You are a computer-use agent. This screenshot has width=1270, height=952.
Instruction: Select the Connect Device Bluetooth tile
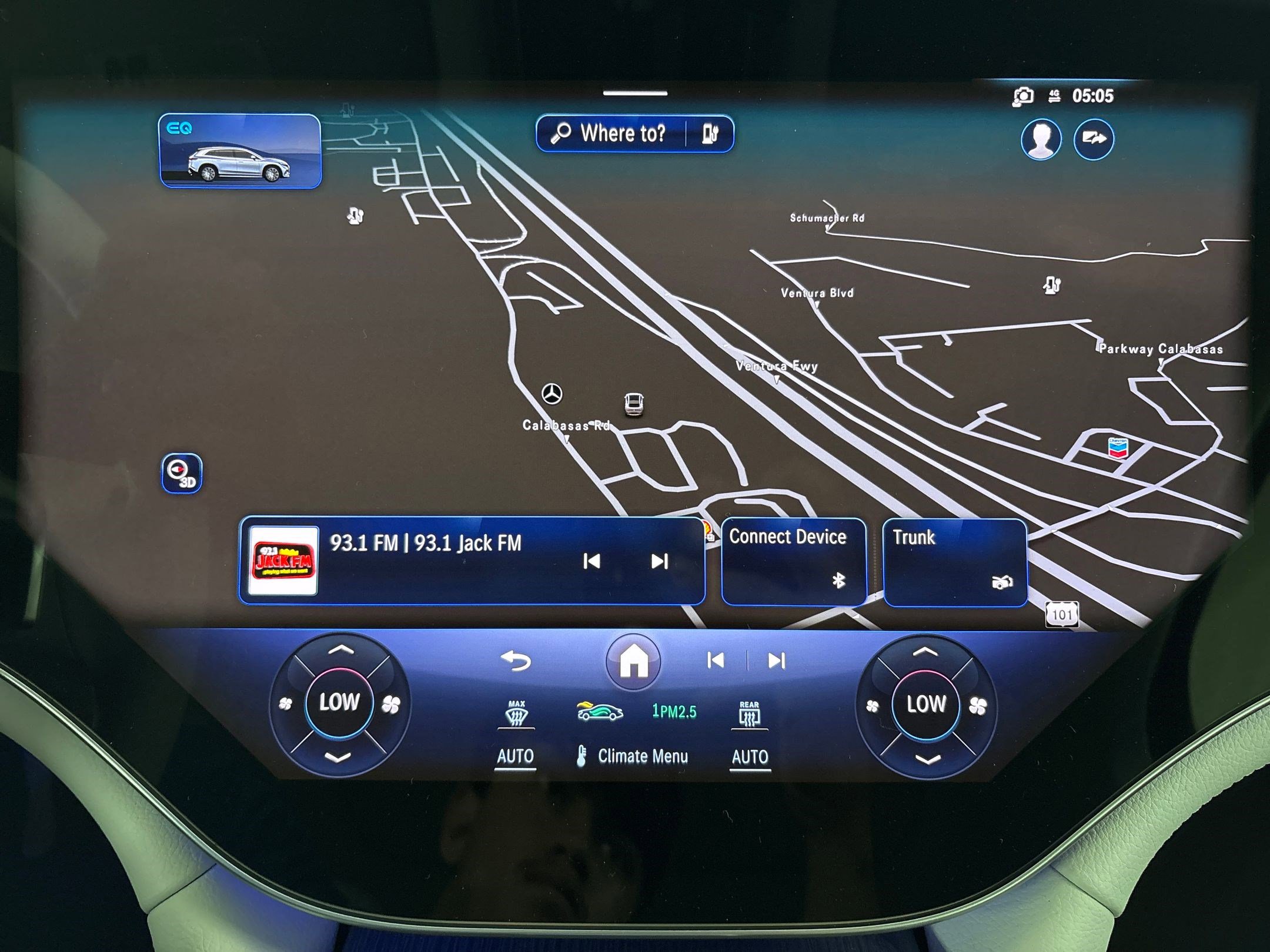click(x=793, y=561)
